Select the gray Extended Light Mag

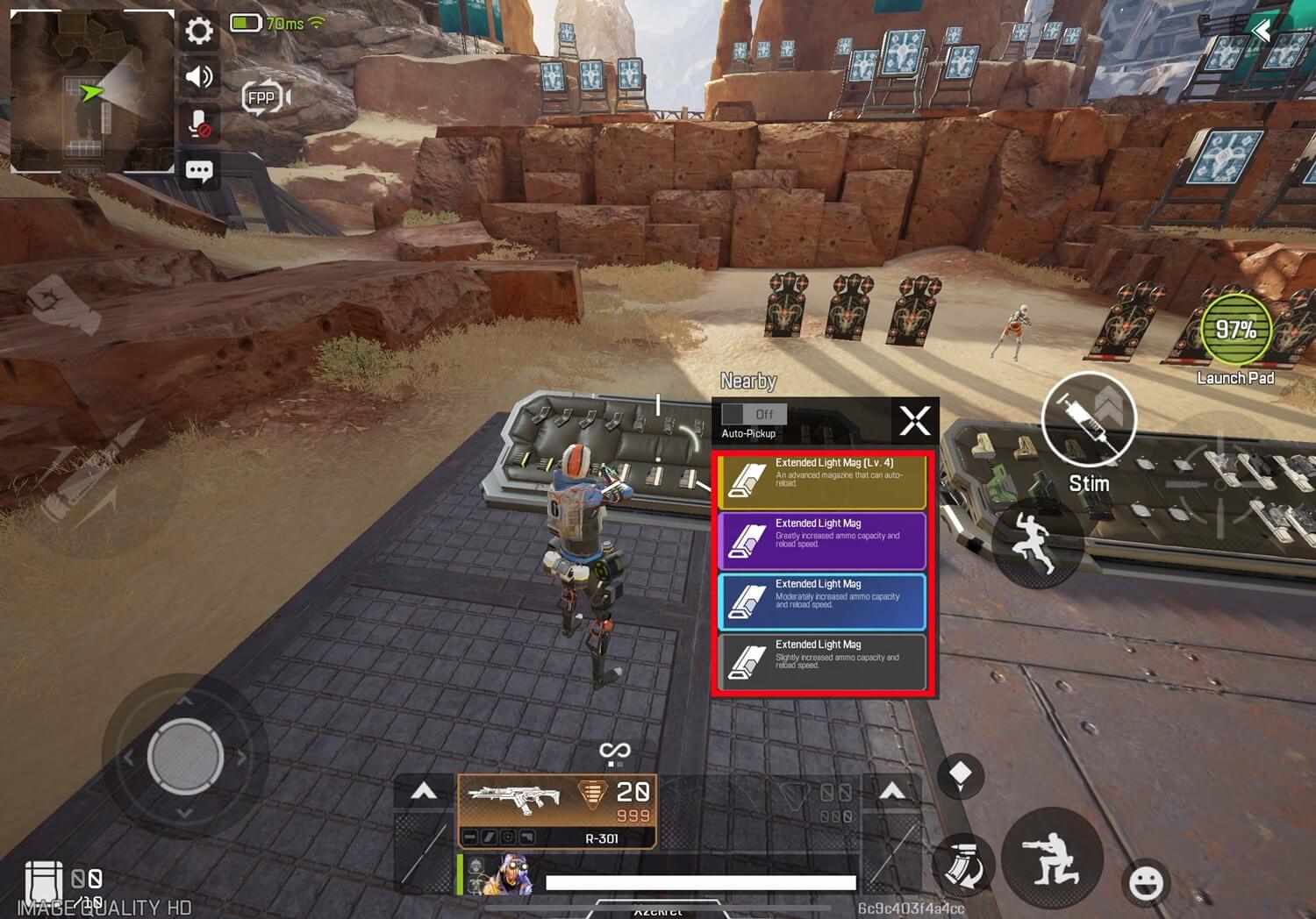click(822, 661)
